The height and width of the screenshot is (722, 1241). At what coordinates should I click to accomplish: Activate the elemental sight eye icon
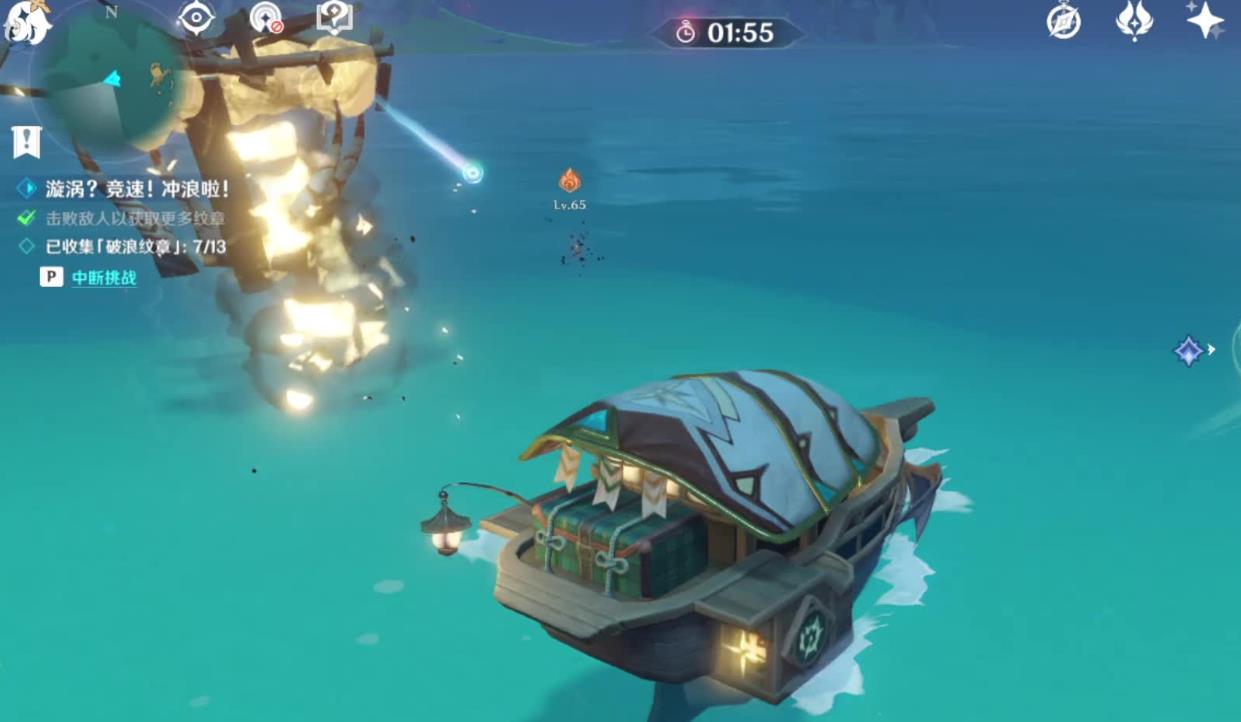click(x=195, y=19)
